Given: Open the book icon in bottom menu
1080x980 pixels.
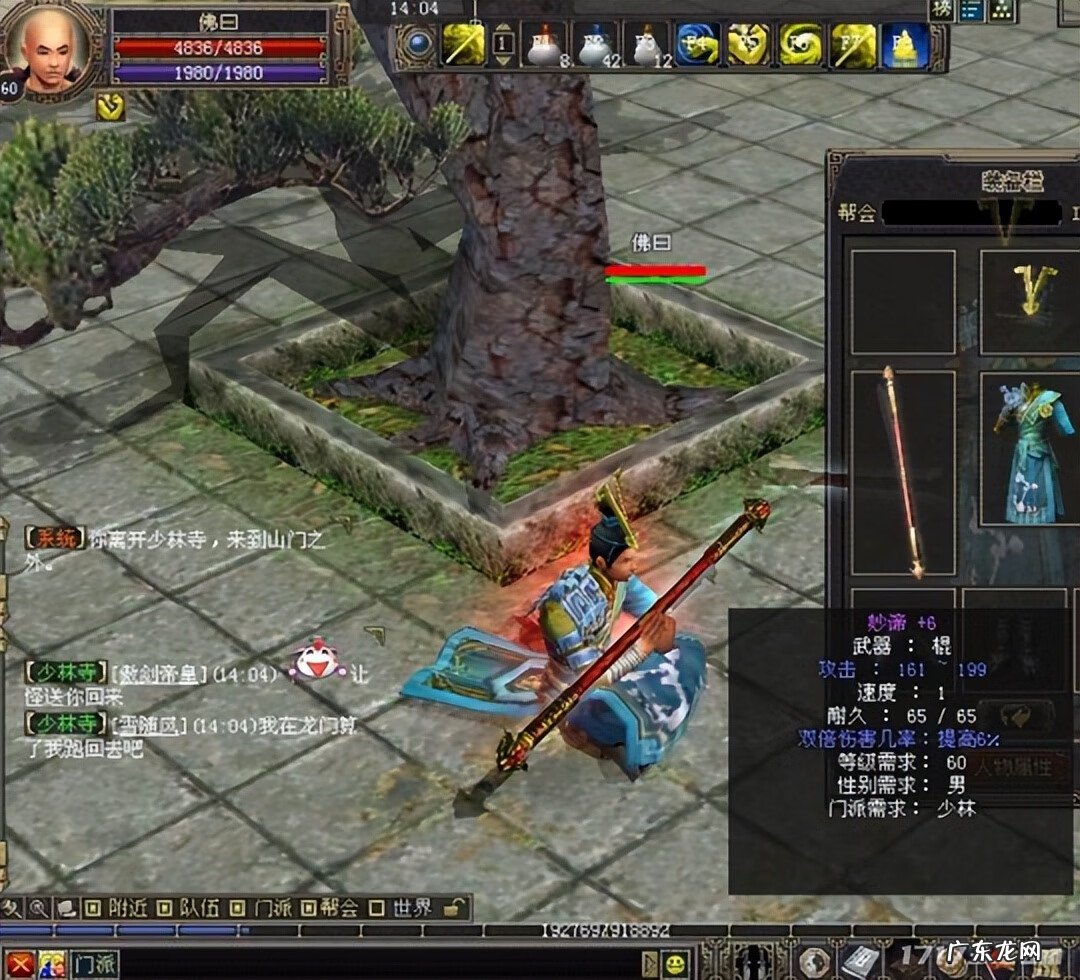Looking at the screenshot, I should pos(860,962).
